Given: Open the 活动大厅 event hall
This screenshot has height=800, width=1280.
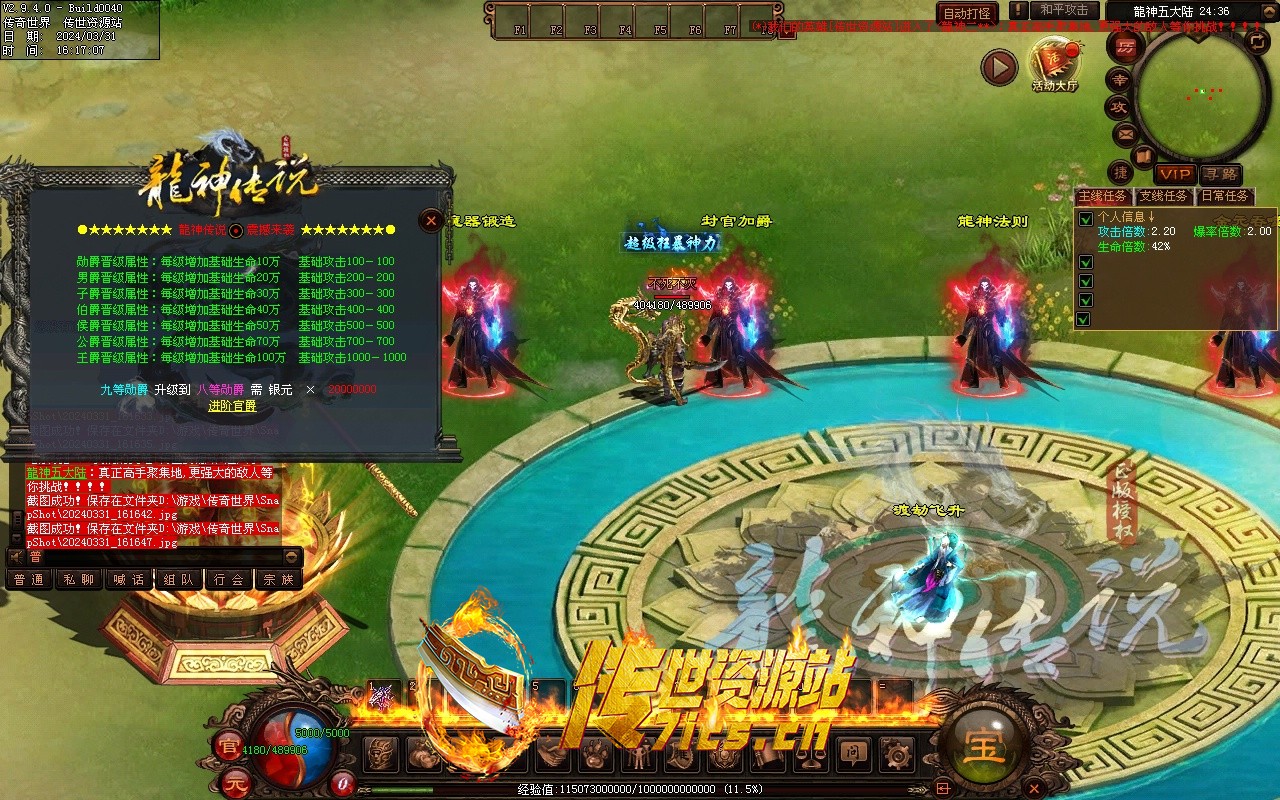Looking at the screenshot, I should tap(1055, 63).
